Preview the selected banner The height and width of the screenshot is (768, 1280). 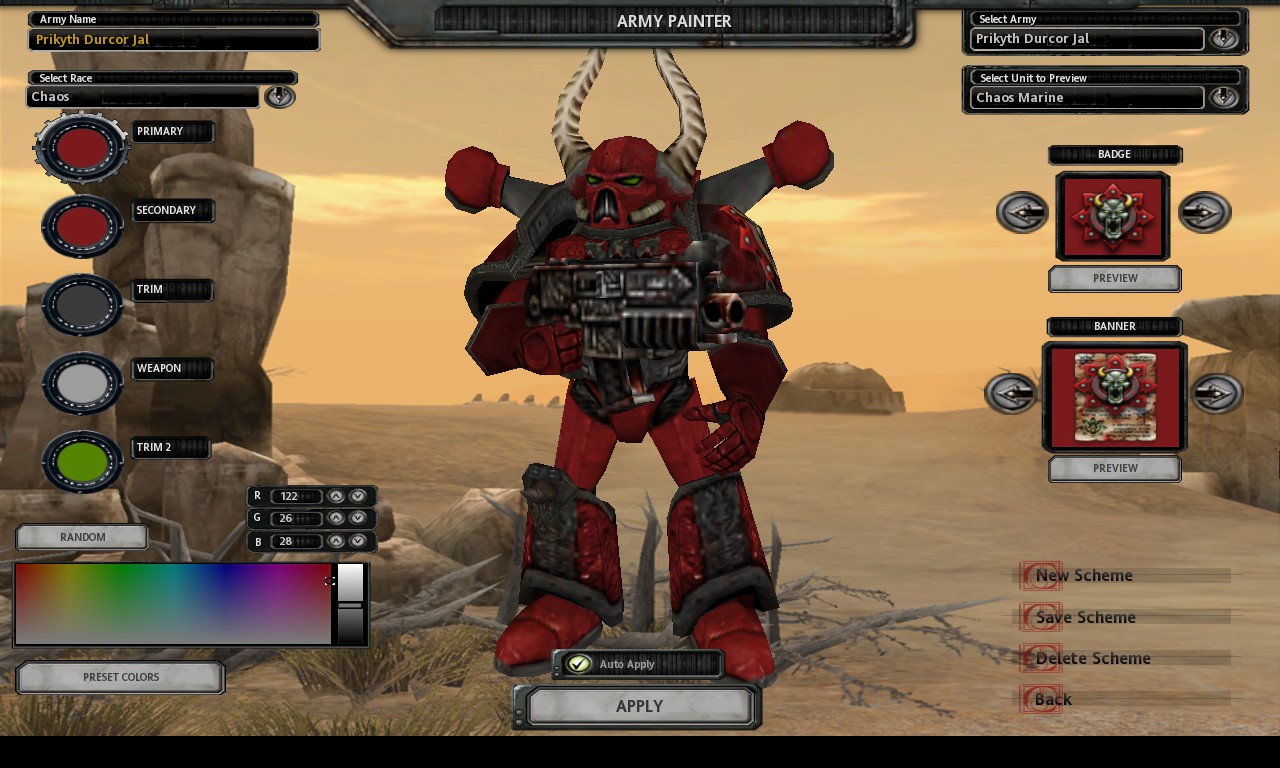(1115, 468)
